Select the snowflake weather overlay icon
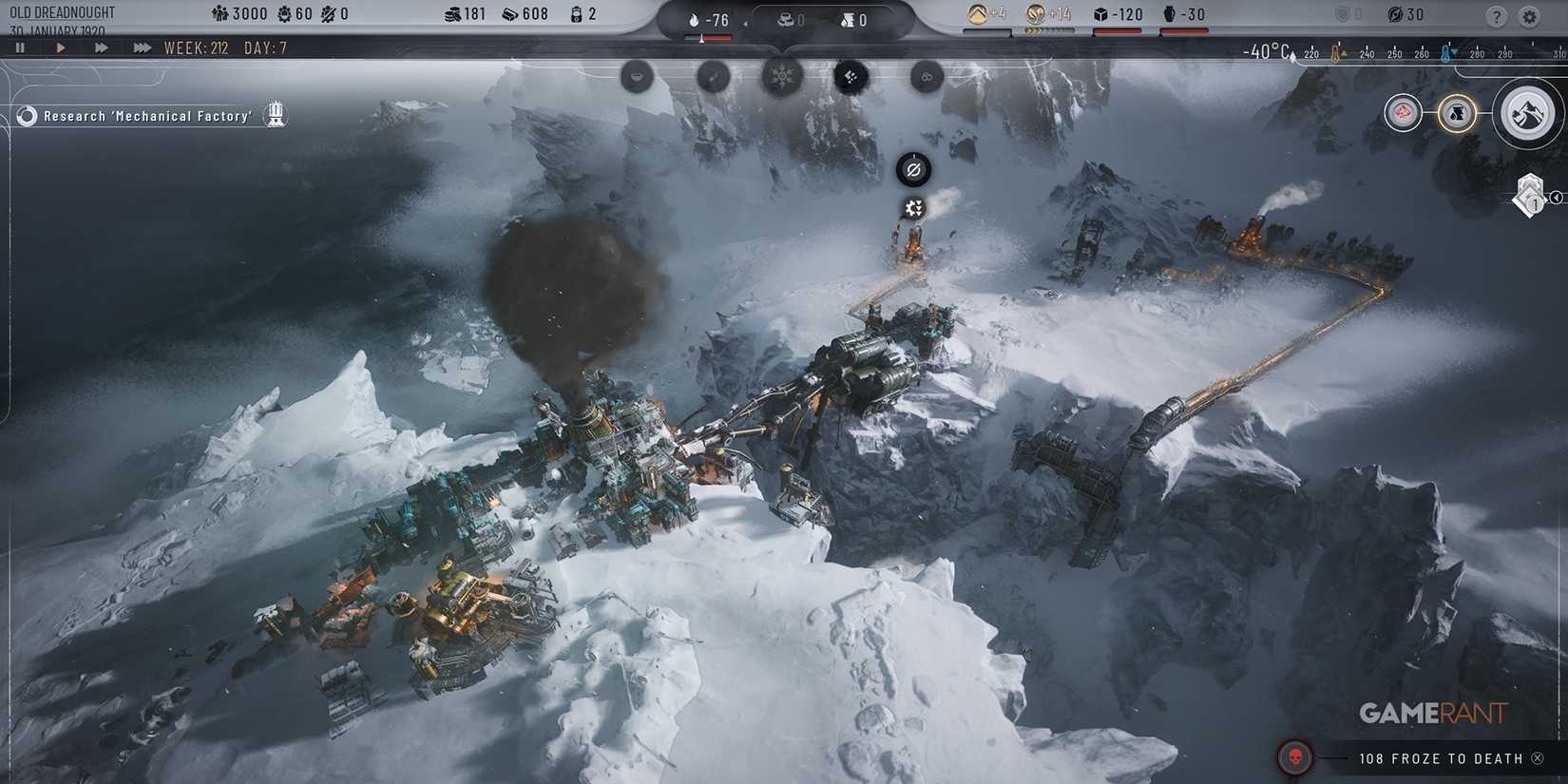Screen dimensions: 1568x784 click(x=782, y=77)
